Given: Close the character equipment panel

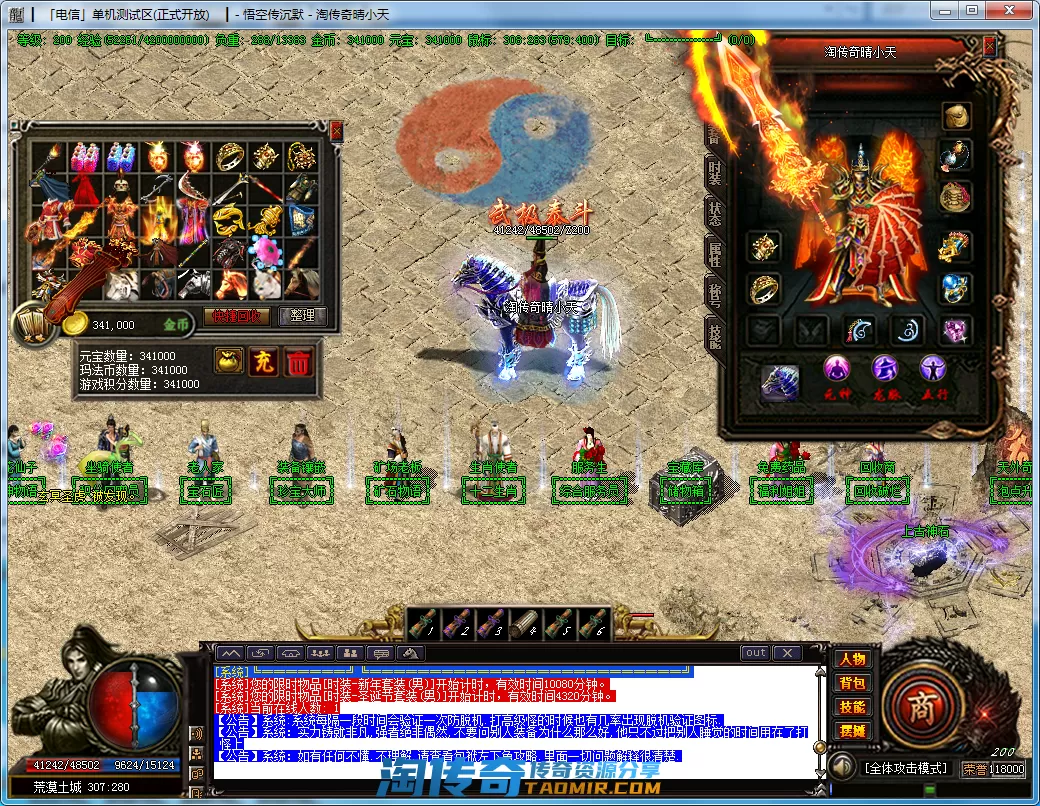Looking at the screenshot, I should point(989,46).
